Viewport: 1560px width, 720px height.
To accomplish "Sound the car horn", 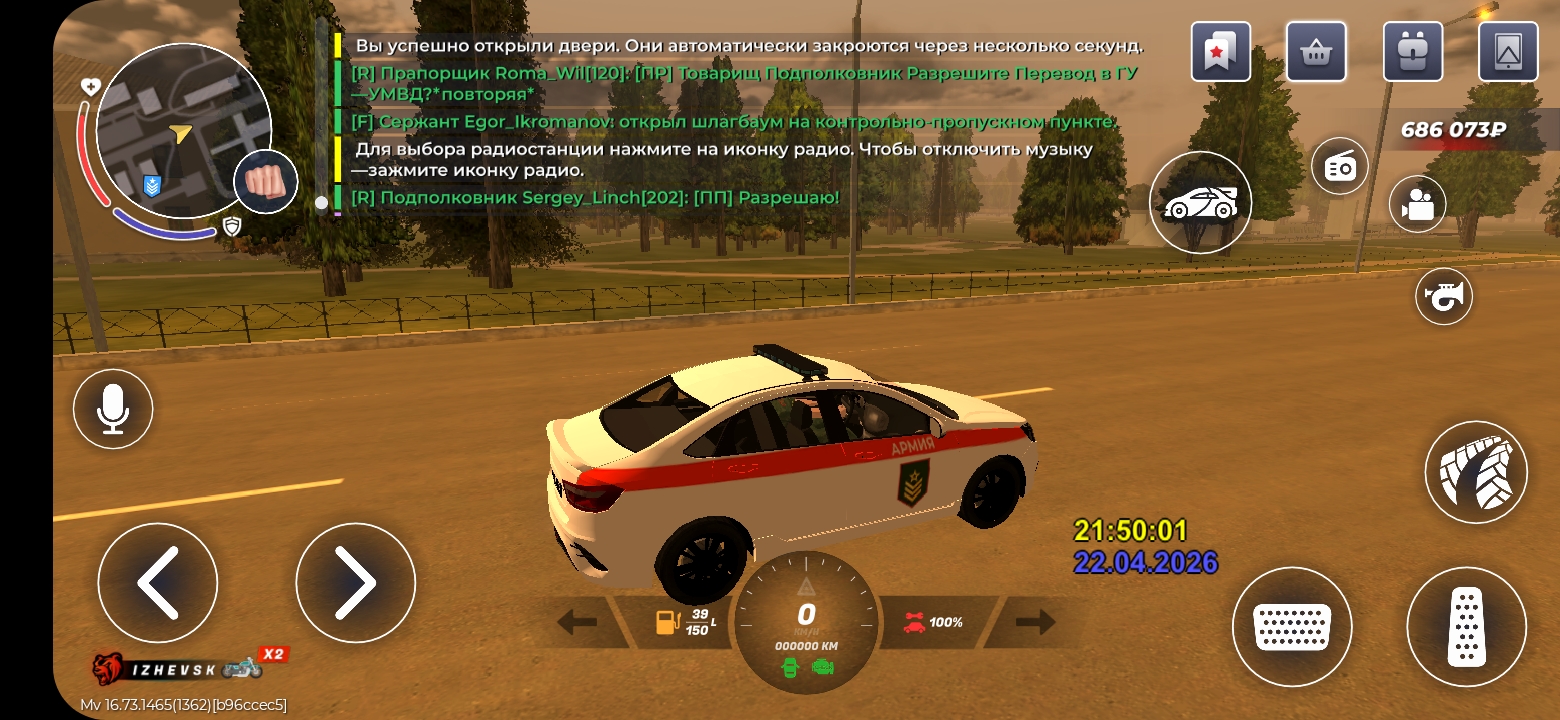I will [x=1444, y=296].
